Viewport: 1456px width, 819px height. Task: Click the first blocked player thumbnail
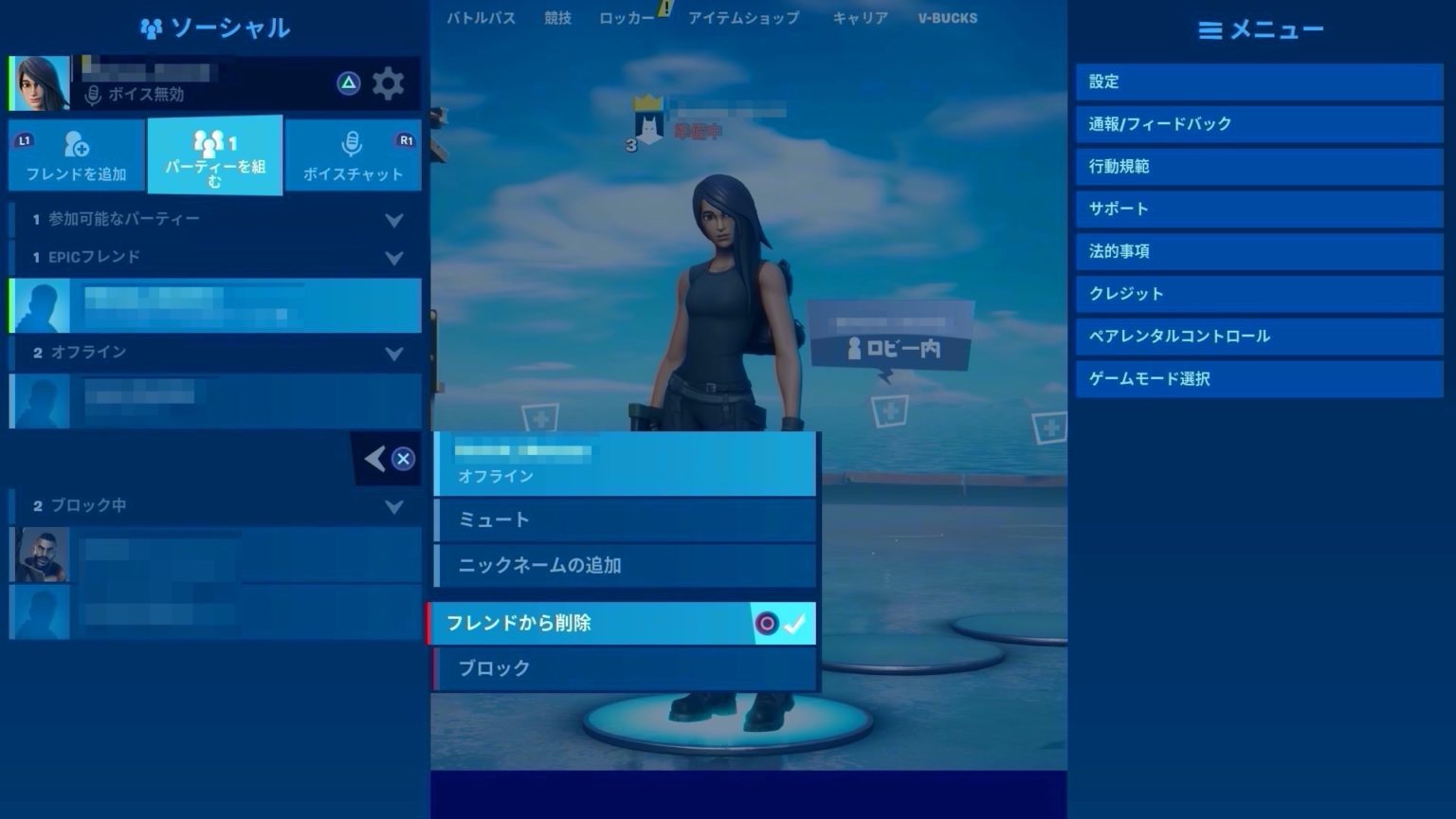click(38, 555)
